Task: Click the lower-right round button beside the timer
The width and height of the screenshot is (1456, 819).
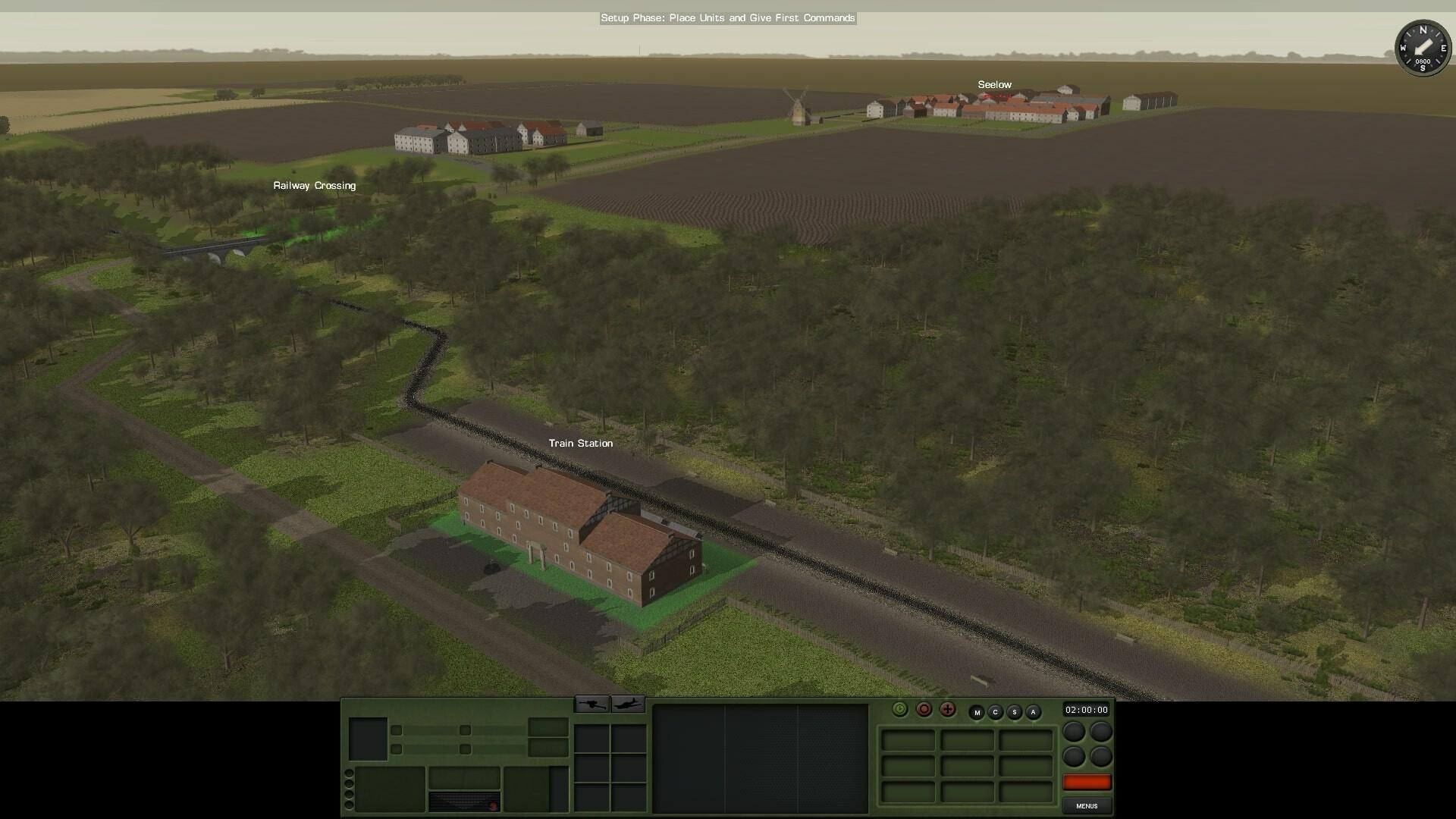Action: [x=1100, y=757]
